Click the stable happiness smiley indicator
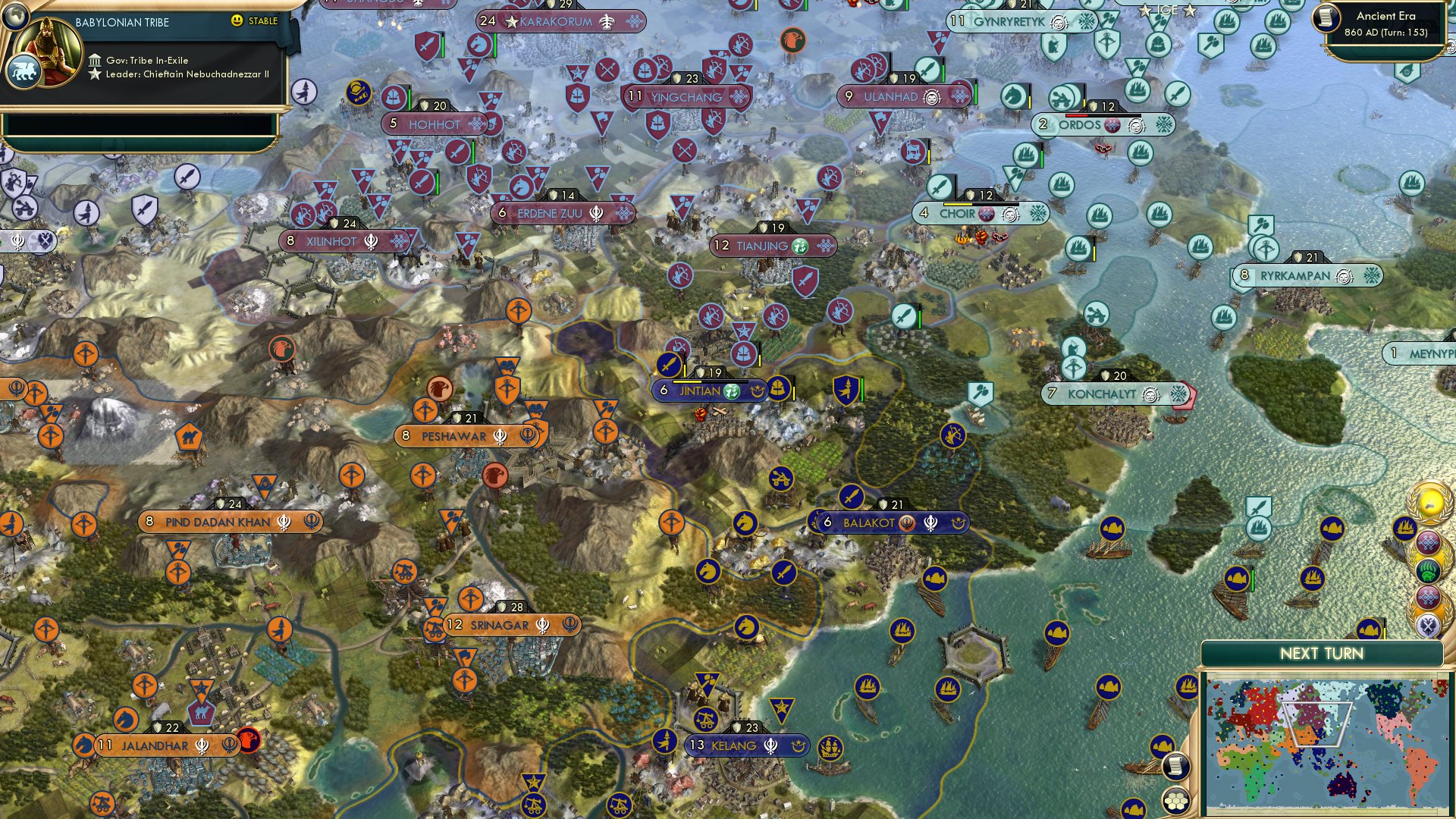Screen dimensions: 1456x819 pyautogui.click(x=237, y=22)
